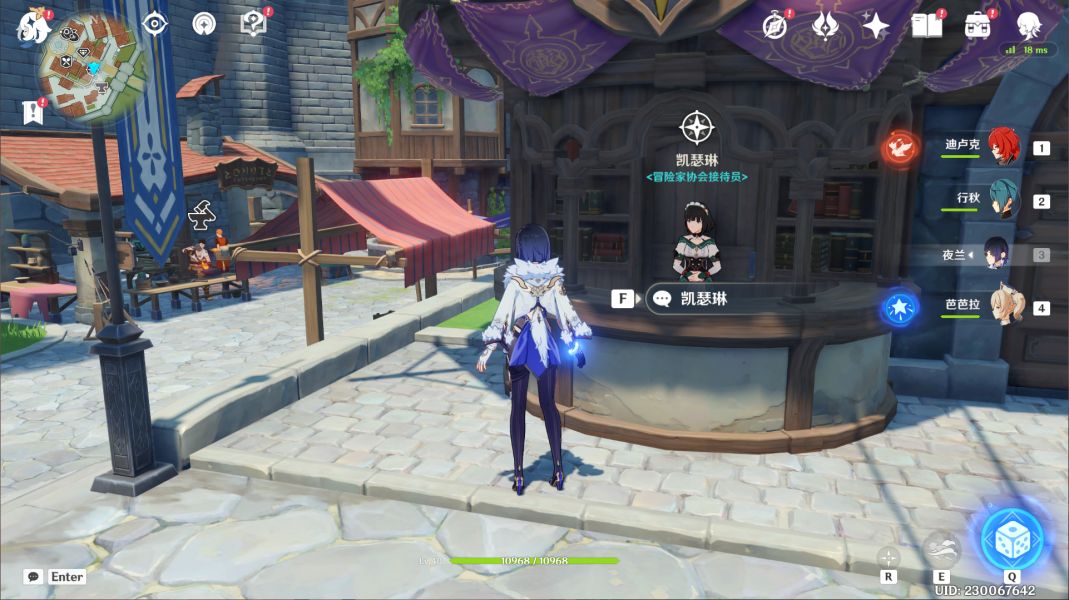The image size is (1069, 600).
Task: Open the compass events icon
Action: click(775, 26)
